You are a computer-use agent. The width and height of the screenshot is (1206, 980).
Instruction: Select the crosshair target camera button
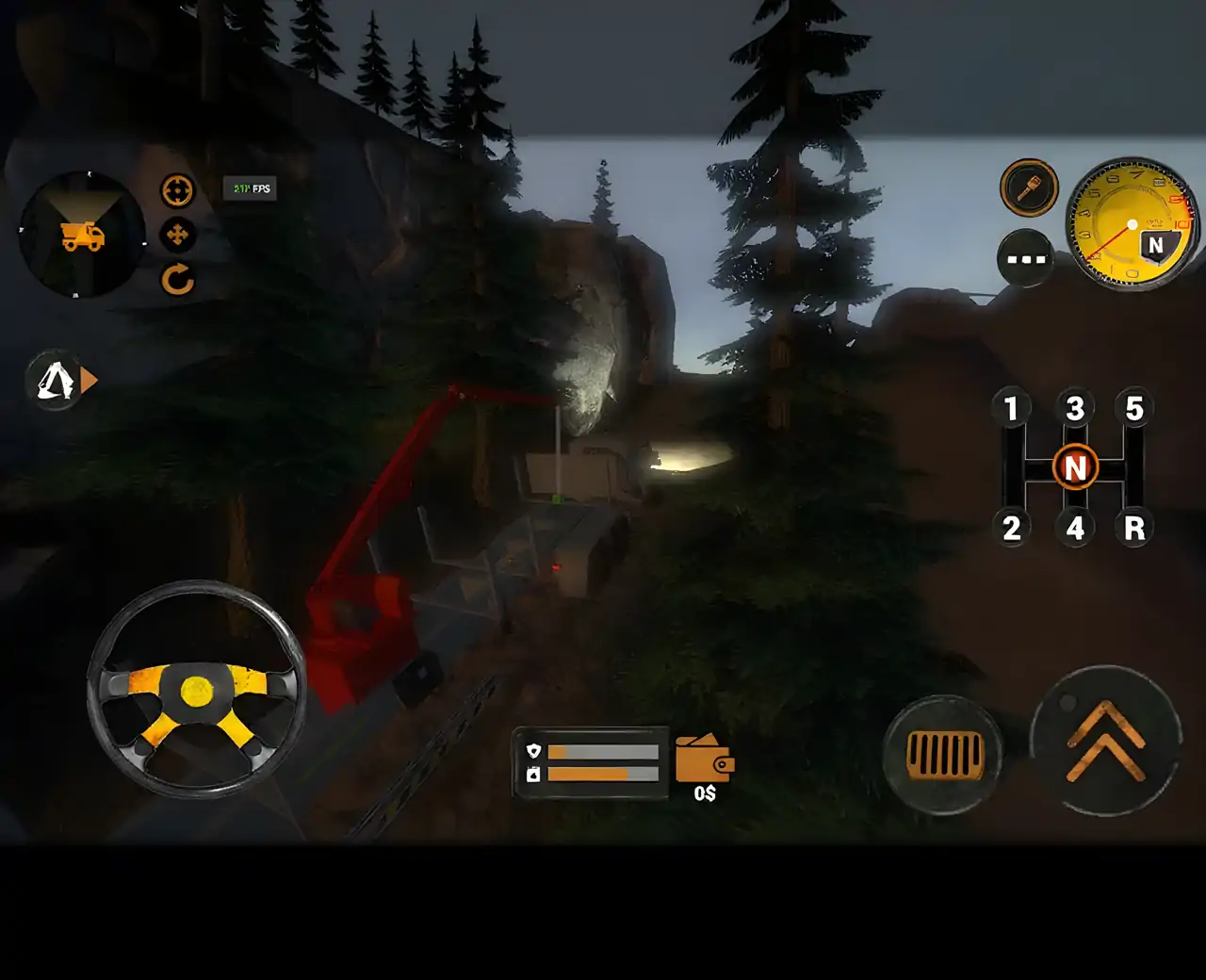coord(177,190)
